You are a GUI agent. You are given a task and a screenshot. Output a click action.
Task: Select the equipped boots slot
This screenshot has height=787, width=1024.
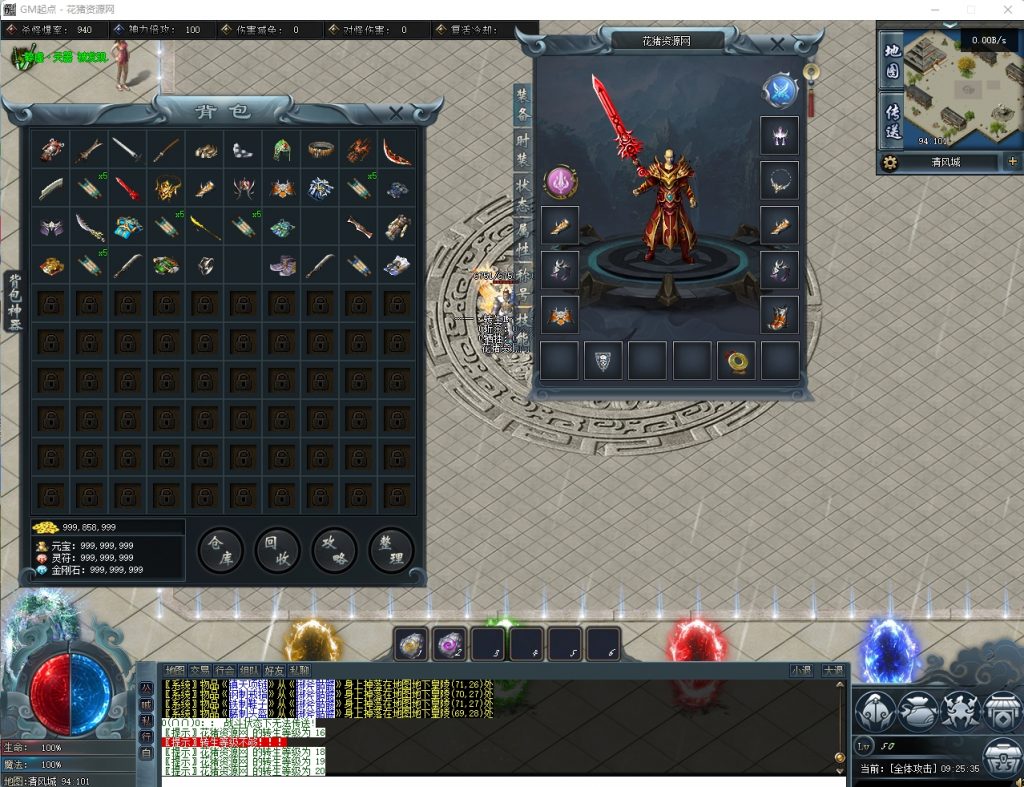pyautogui.click(x=779, y=314)
